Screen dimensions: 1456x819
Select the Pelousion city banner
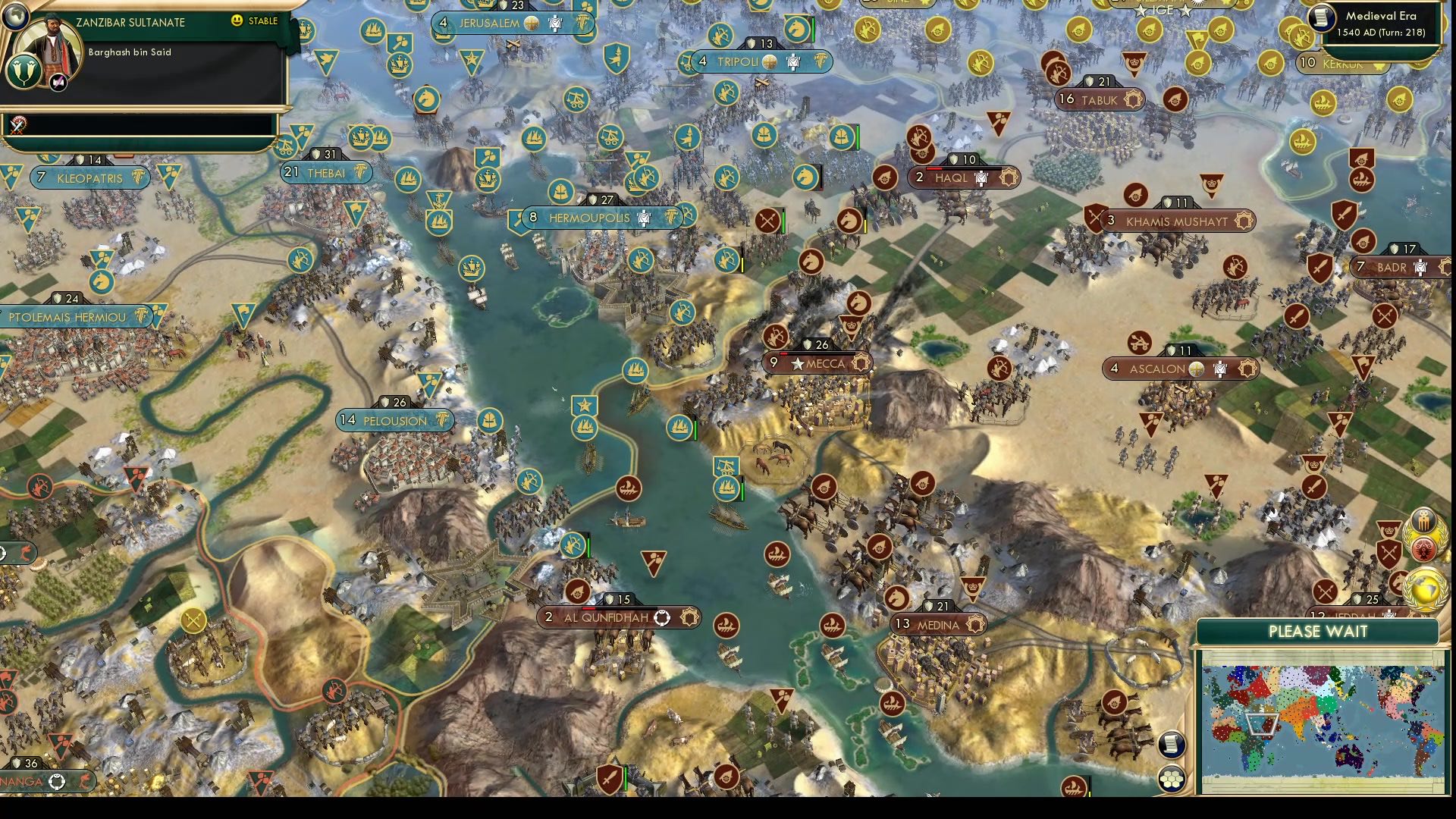[394, 420]
